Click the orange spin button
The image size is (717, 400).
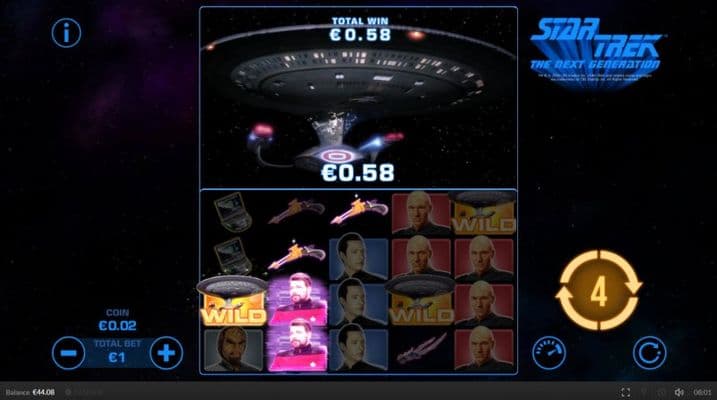pos(599,292)
